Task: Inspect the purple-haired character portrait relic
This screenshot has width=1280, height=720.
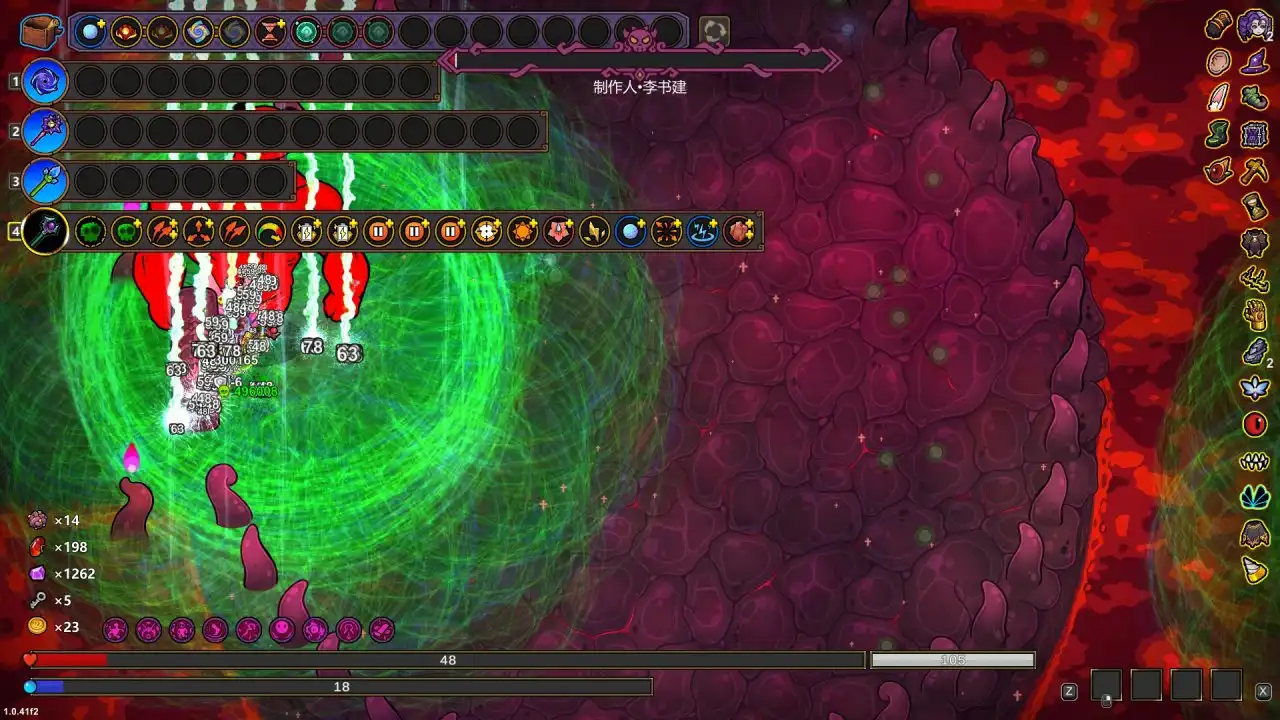Action: [1254, 24]
